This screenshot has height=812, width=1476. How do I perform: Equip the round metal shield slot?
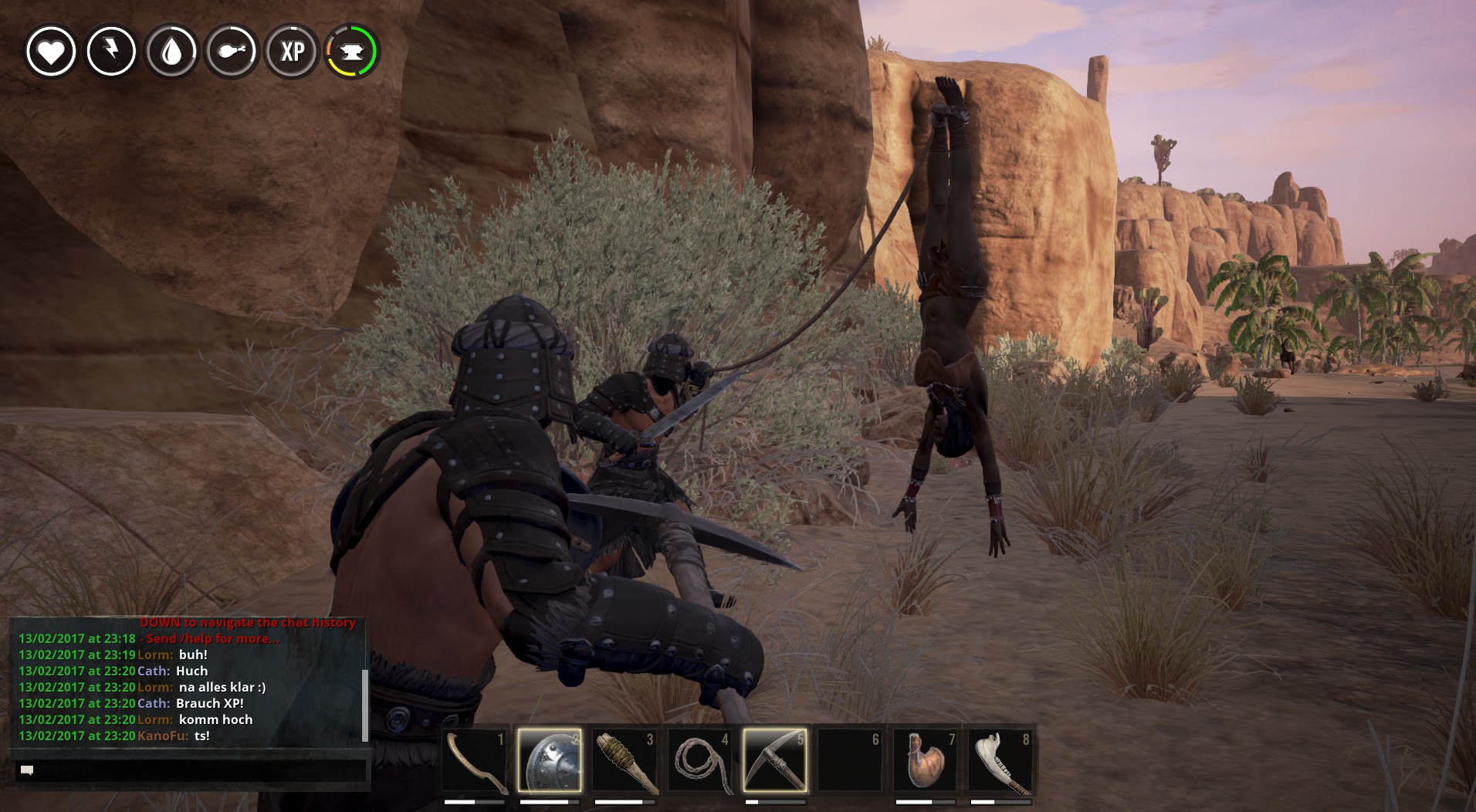(549, 761)
